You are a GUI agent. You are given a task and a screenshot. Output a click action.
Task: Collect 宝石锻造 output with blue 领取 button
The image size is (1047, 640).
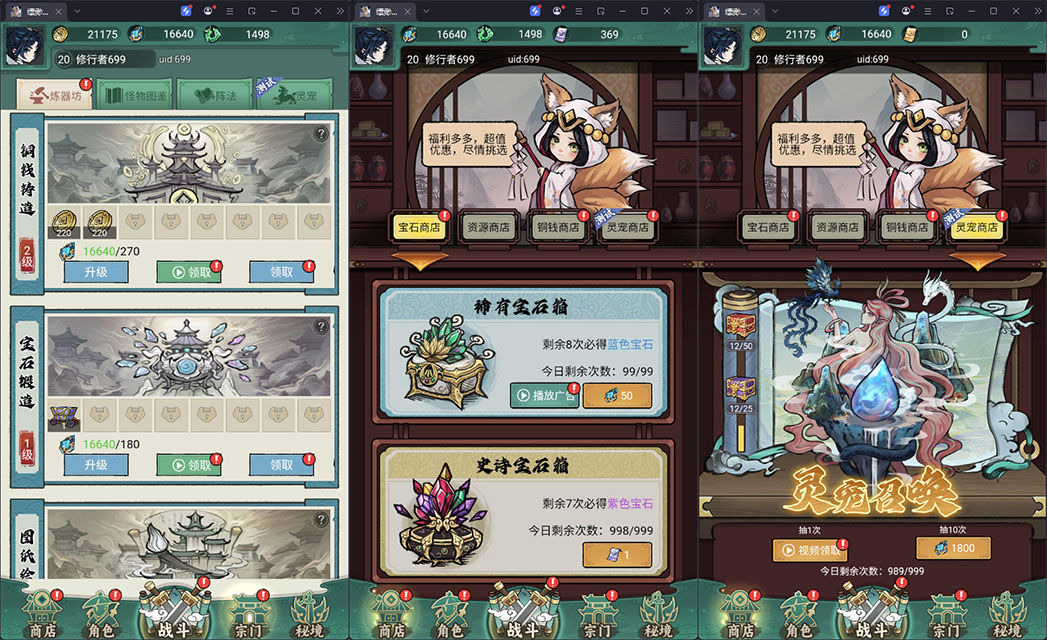[x=281, y=465]
